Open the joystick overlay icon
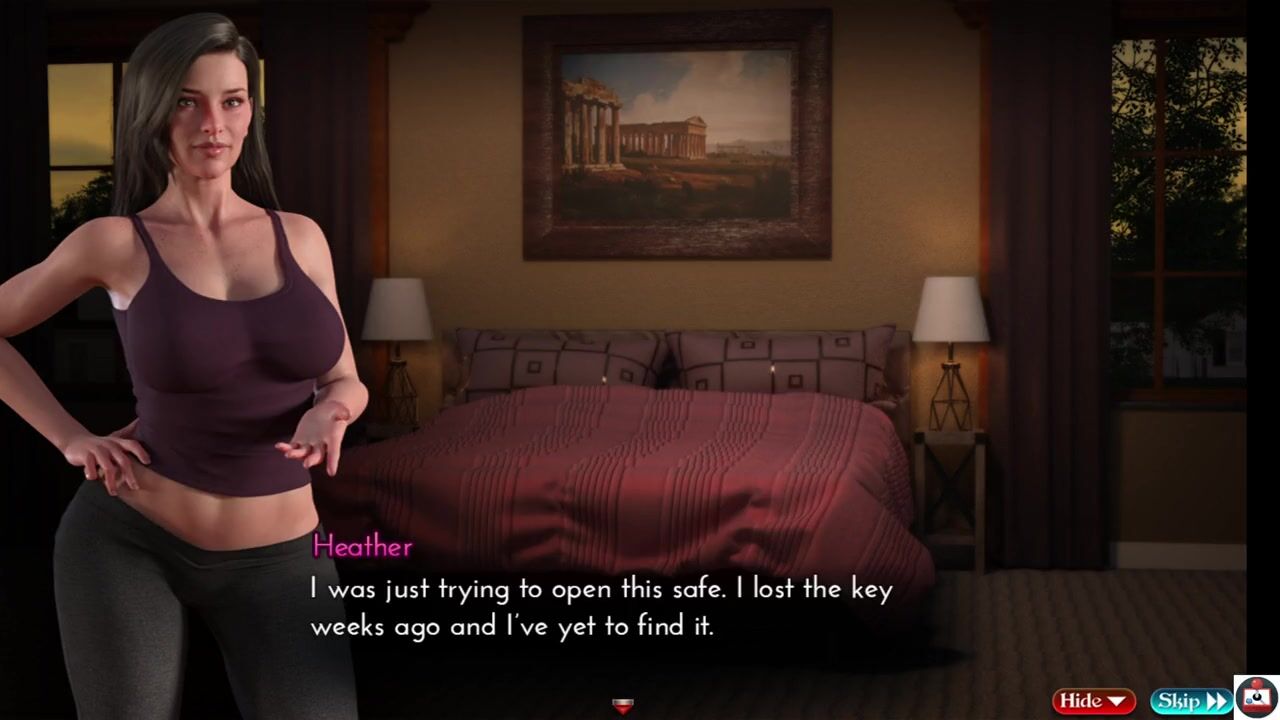This screenshot has width=1280, height=720. coord(1256,698)
